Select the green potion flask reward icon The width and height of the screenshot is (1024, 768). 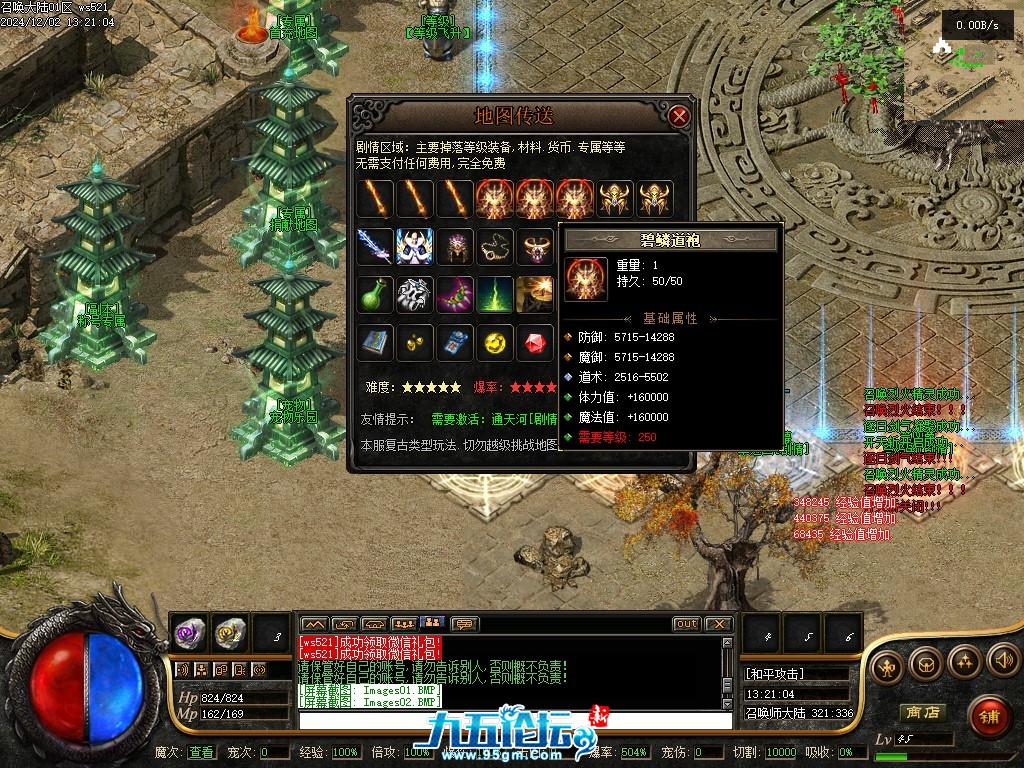(375, 295)
